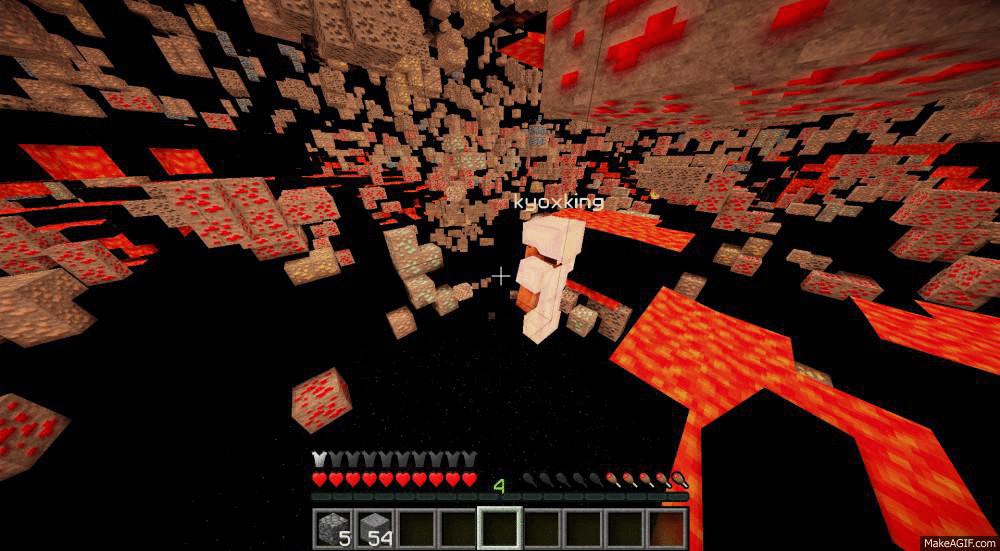Click the highlighted empty hotbar slot
Image resolution: width=1000 pixels, height=551 pixels.
point(500,527)
